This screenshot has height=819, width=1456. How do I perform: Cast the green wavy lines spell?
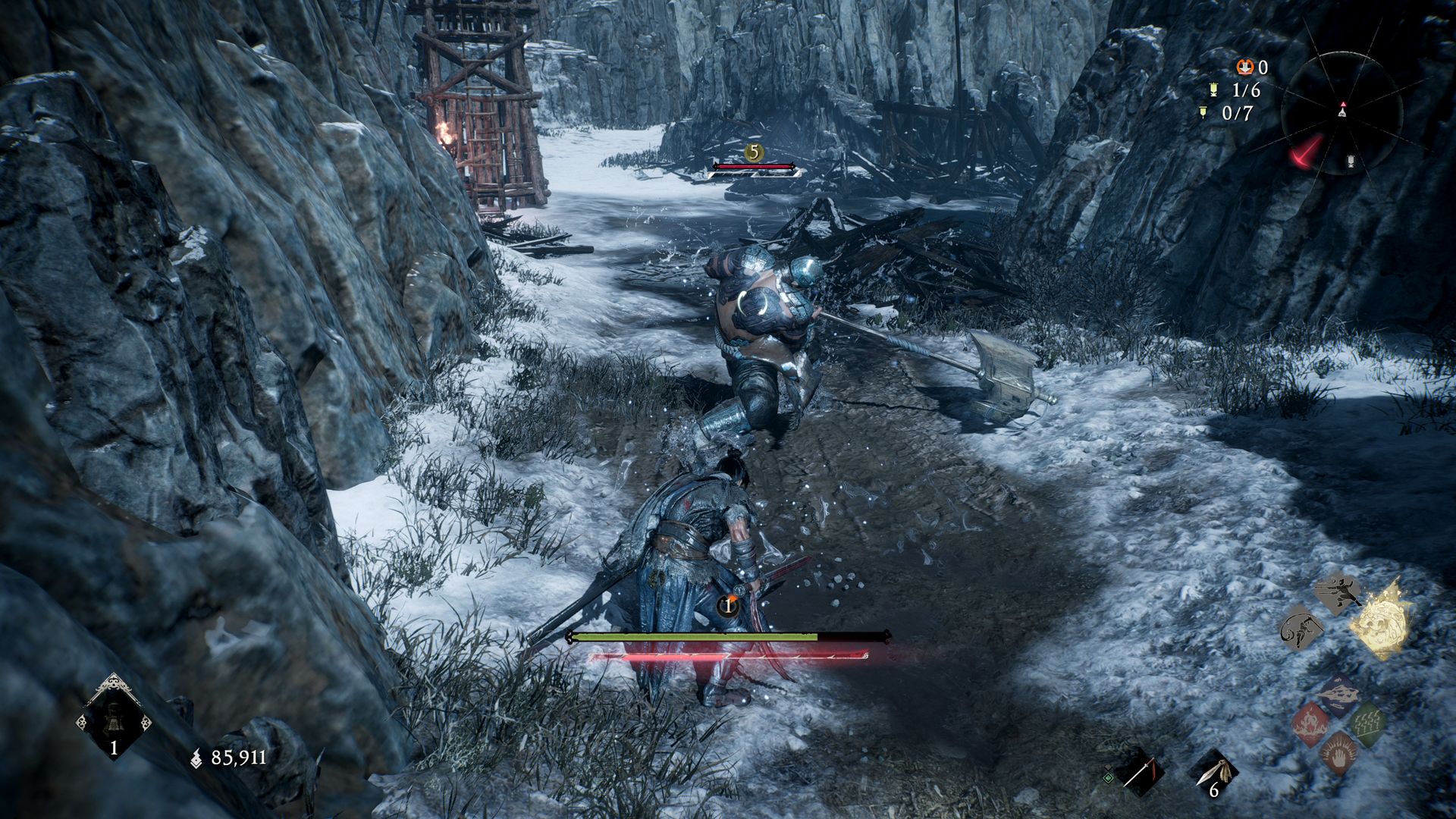point(1367,723)
